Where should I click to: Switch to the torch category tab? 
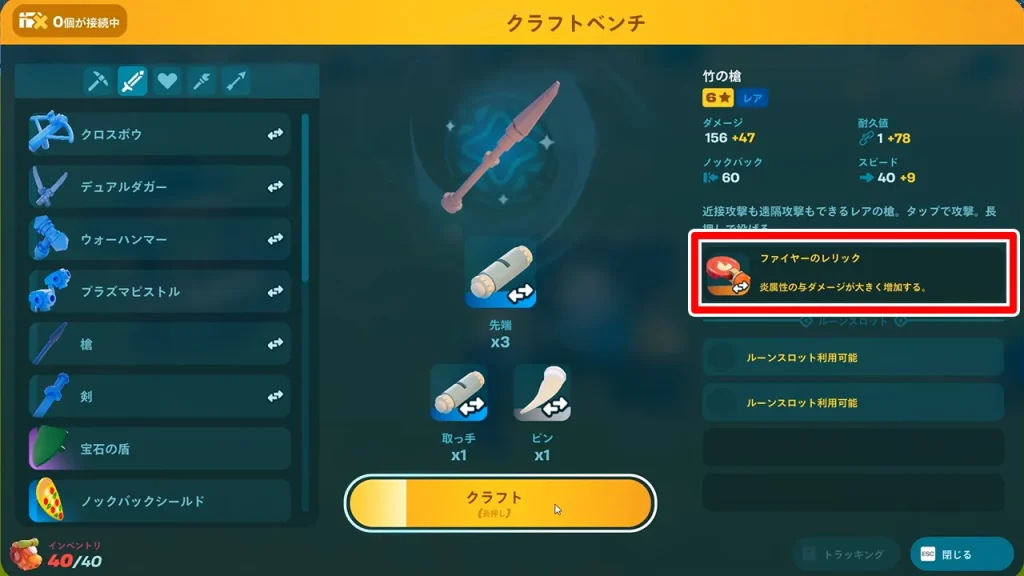[202, 81]
